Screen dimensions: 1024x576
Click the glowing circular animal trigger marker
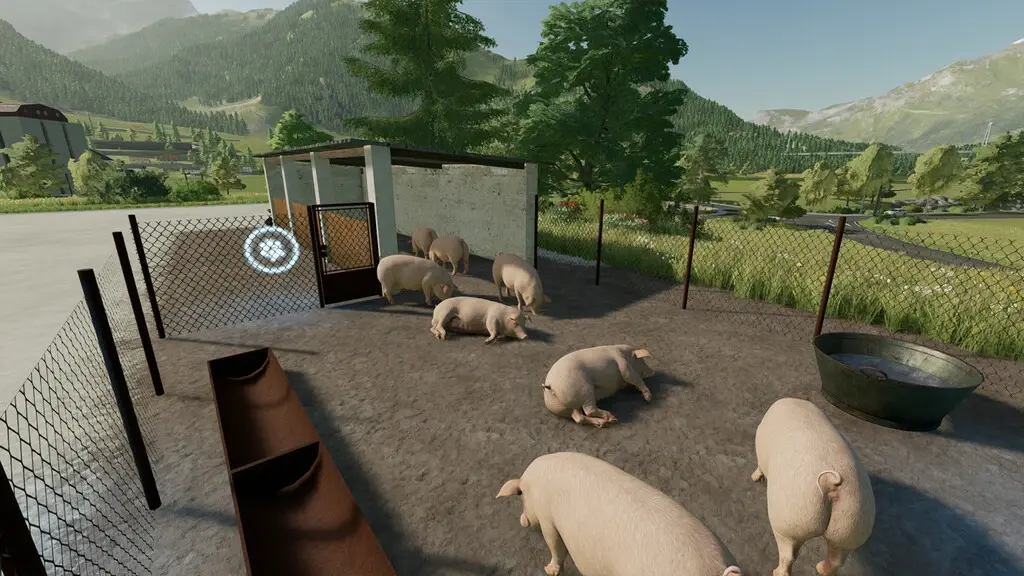pos(271,250)
